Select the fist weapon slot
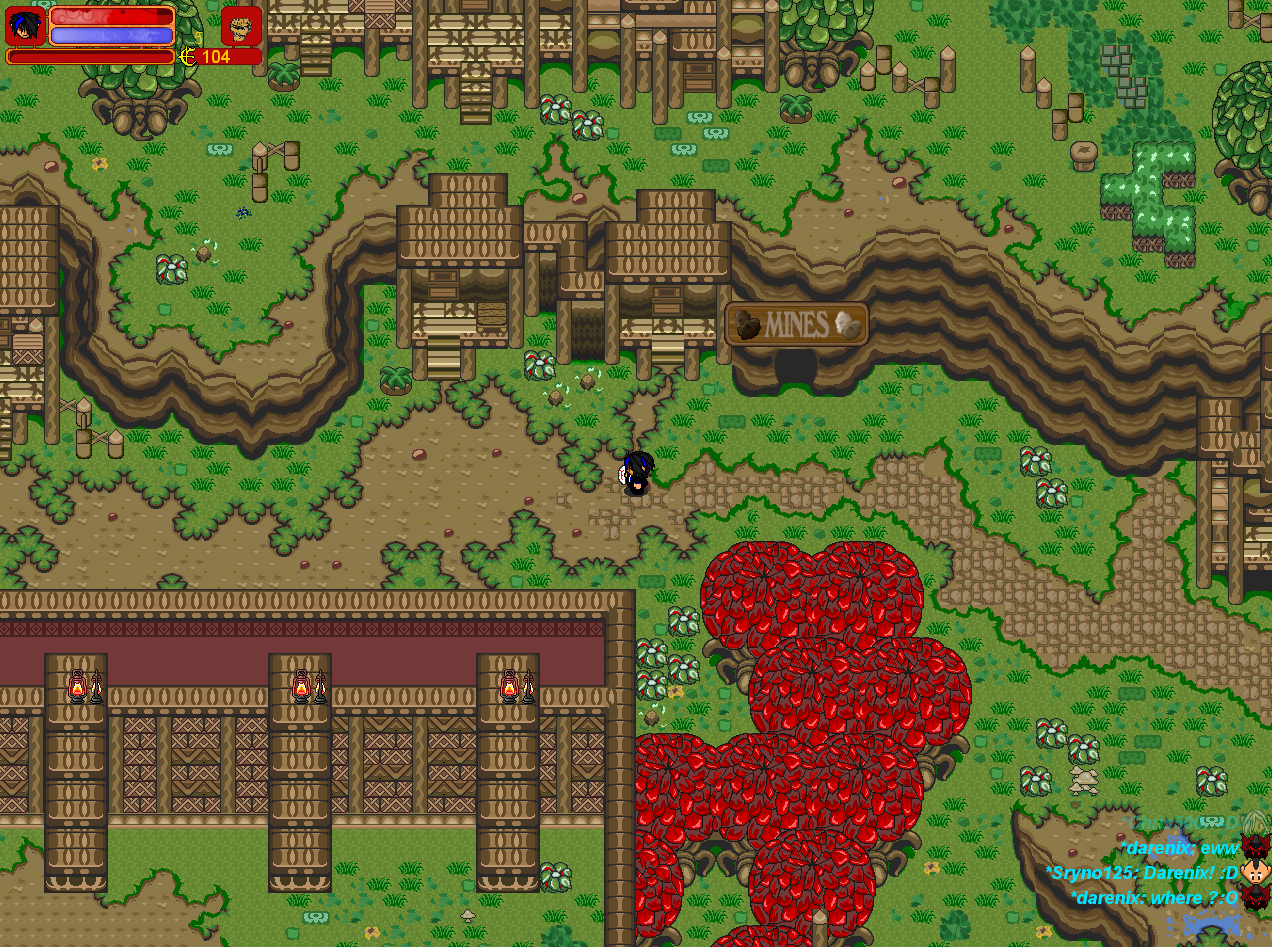 [241, 26]
